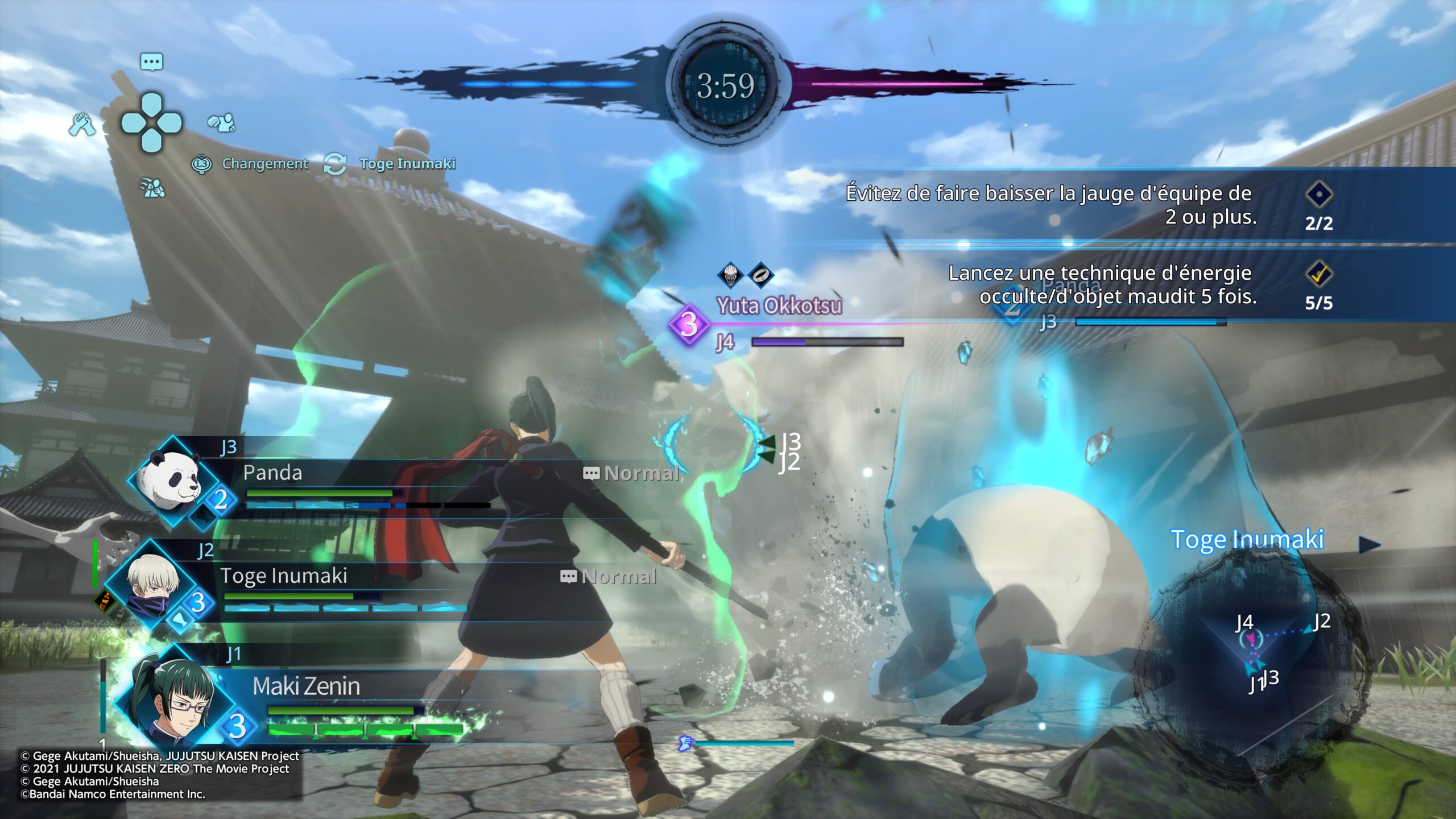1456x819 pixels.
Task: Choose the fist bump emote icon
Action: (x=221, y=122)
